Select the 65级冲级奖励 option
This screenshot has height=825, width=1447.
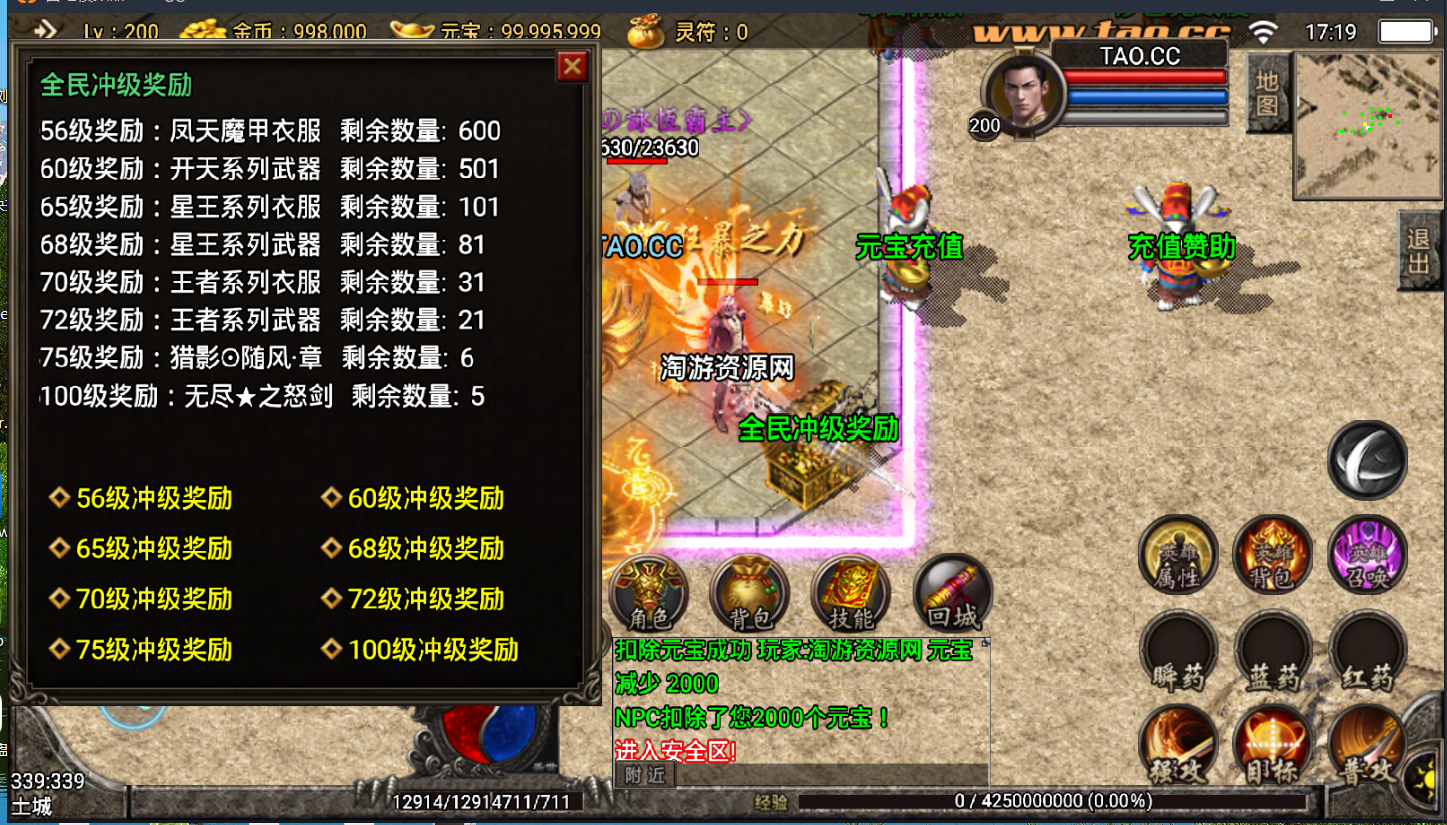[154, 548]
